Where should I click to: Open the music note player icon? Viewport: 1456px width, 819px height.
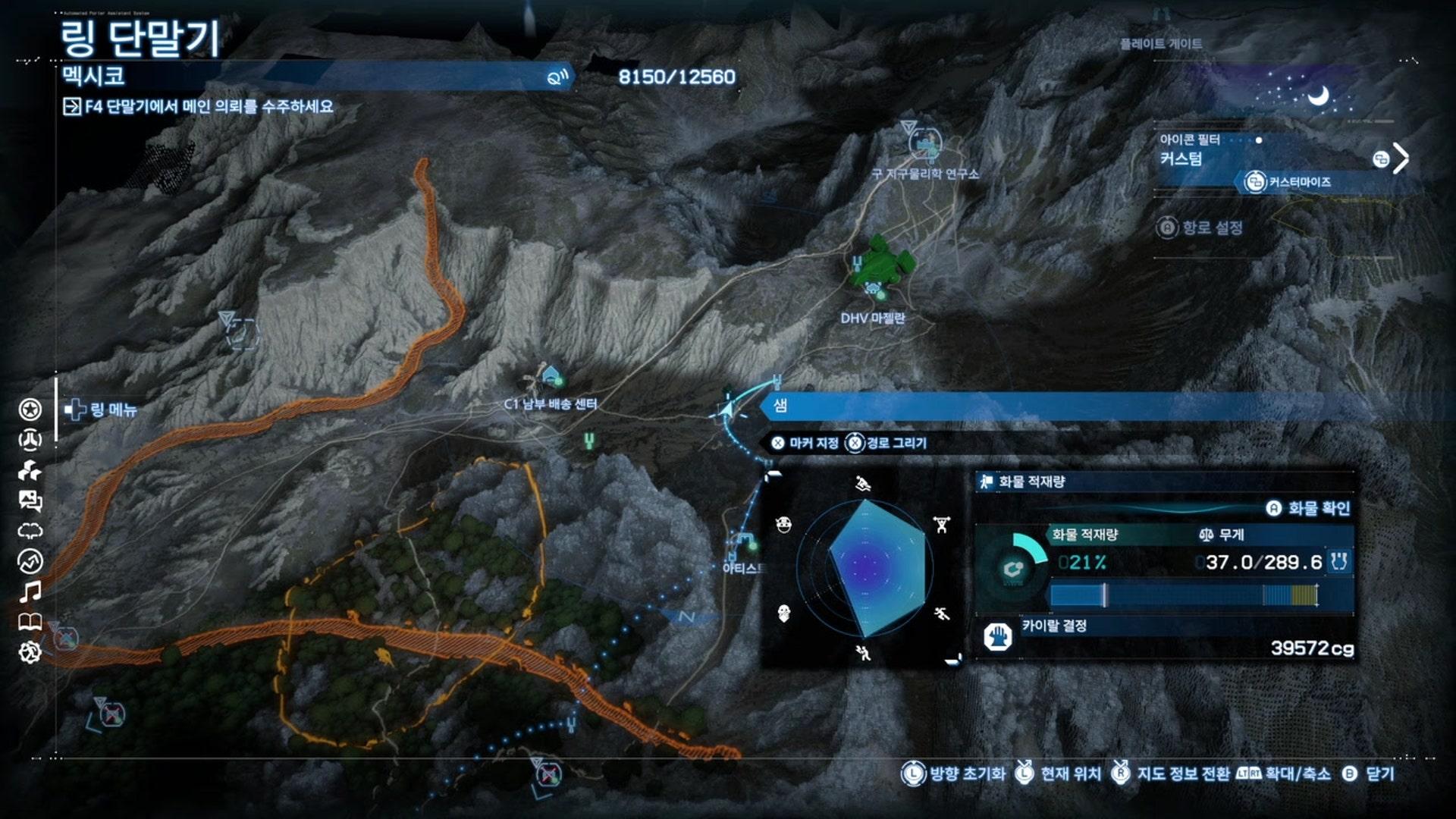pos(30,591)
